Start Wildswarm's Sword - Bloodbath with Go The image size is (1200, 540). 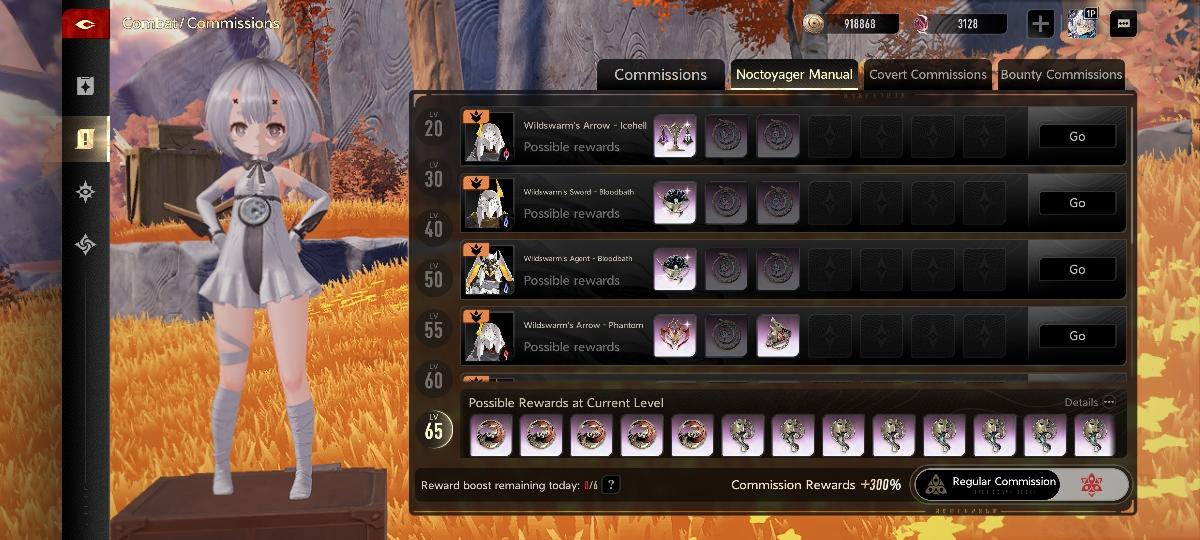(1076, 203)
